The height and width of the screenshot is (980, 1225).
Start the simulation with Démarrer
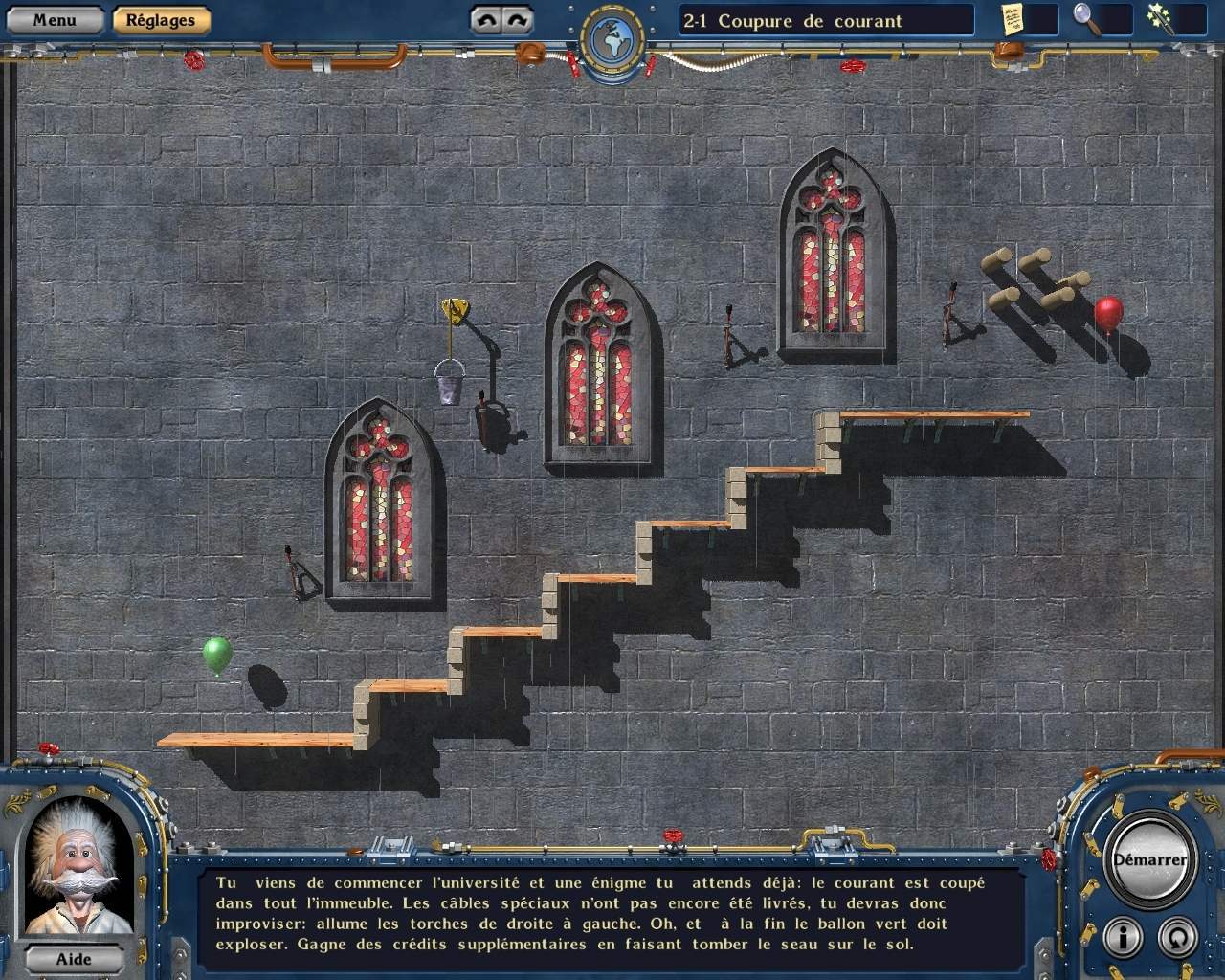coord(1149,859)
